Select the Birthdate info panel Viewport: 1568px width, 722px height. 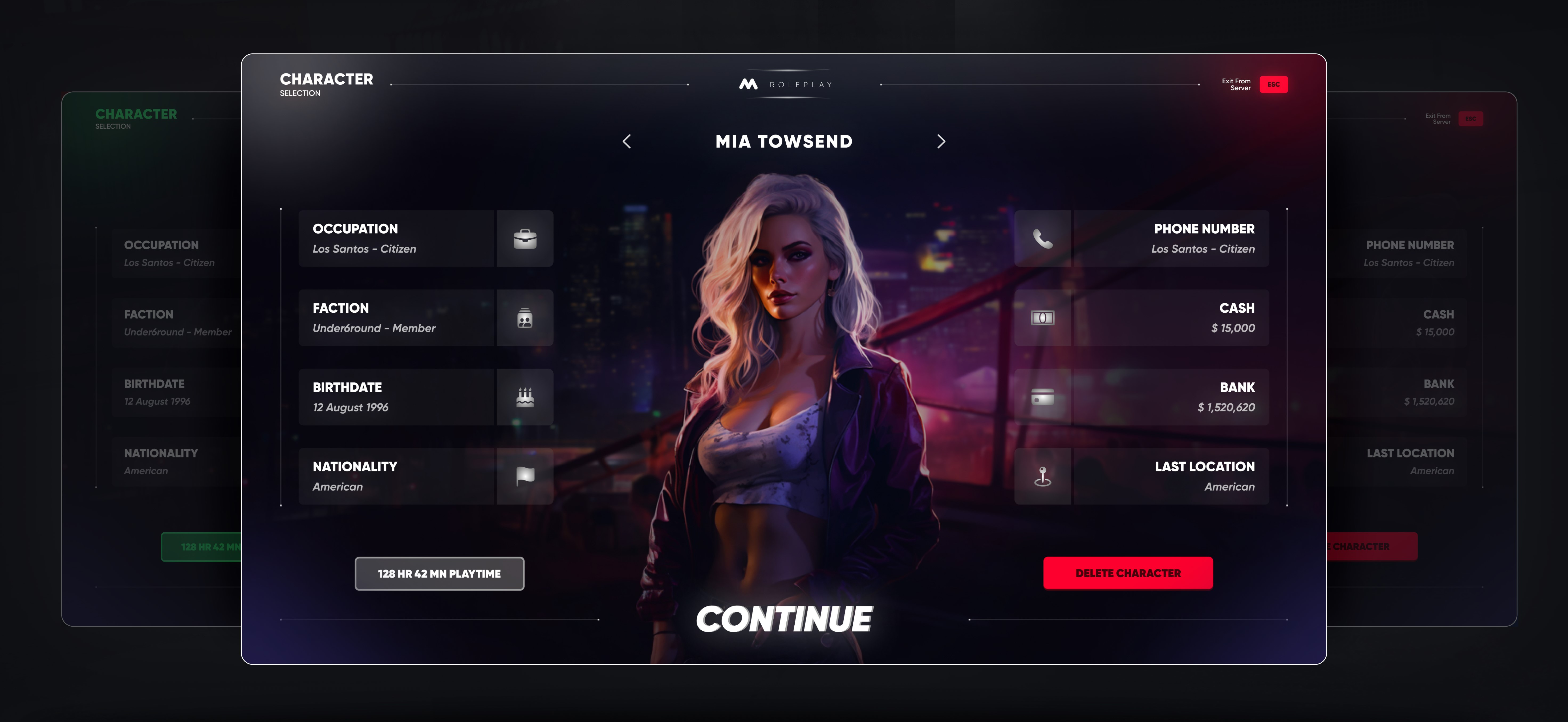[396, 397]
